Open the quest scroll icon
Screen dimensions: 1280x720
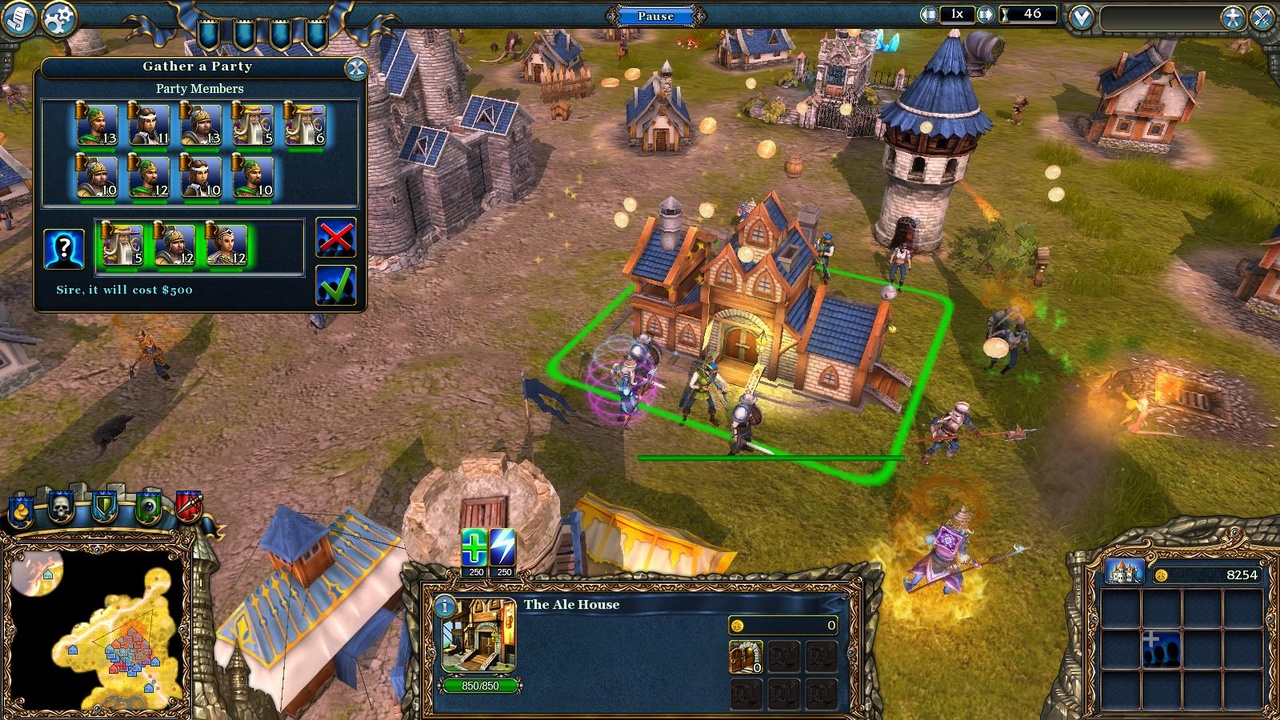(20, 17)
